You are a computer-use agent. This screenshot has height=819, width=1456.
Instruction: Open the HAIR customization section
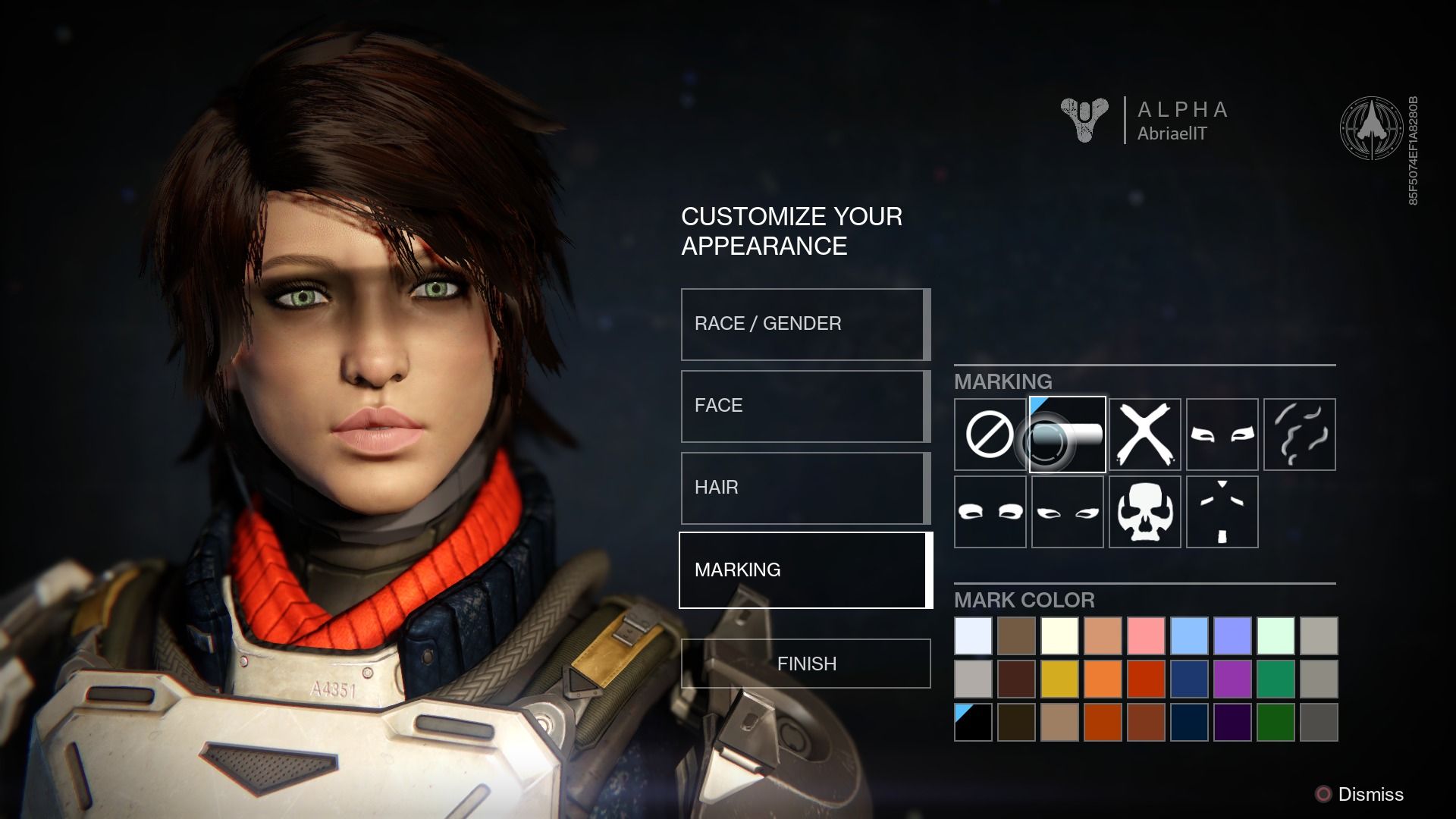tap(804, 488)
